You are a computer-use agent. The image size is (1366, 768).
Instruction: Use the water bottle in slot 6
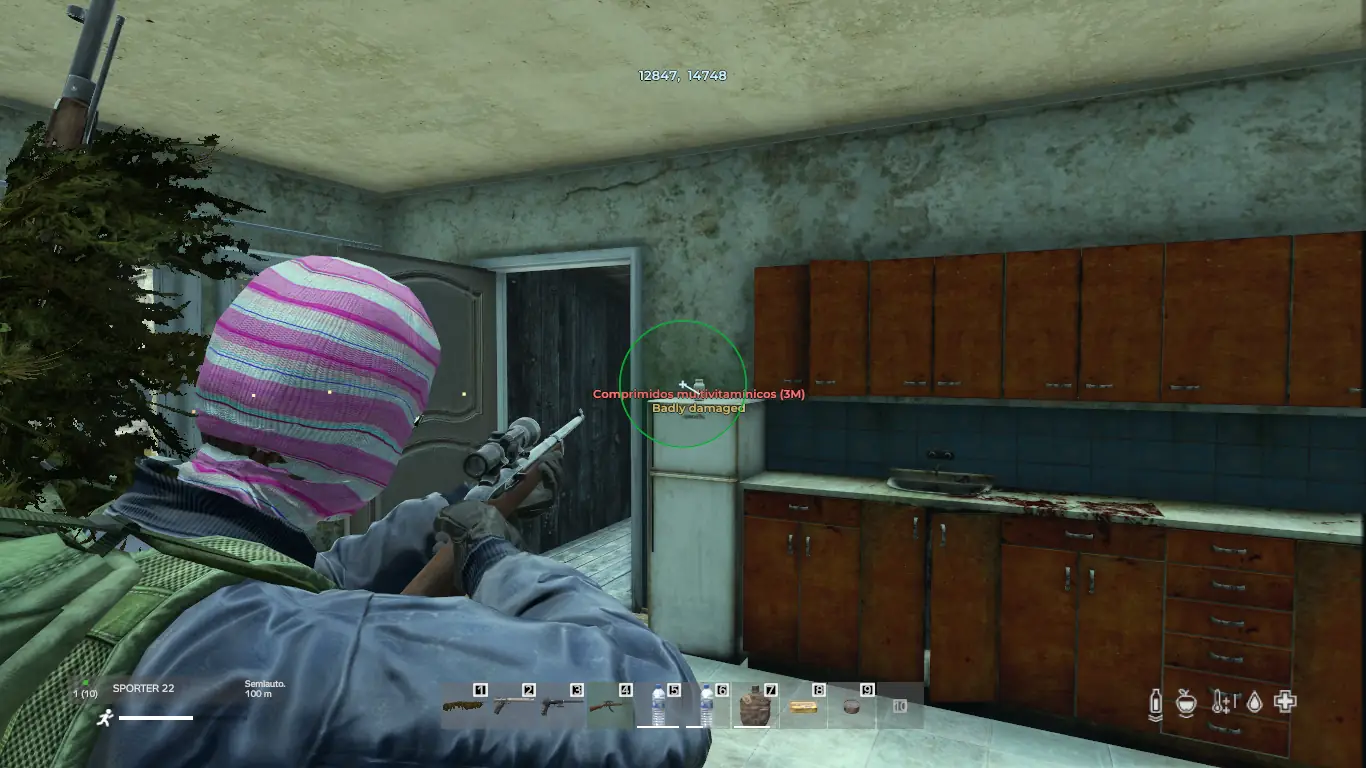[x=707, y=706]
